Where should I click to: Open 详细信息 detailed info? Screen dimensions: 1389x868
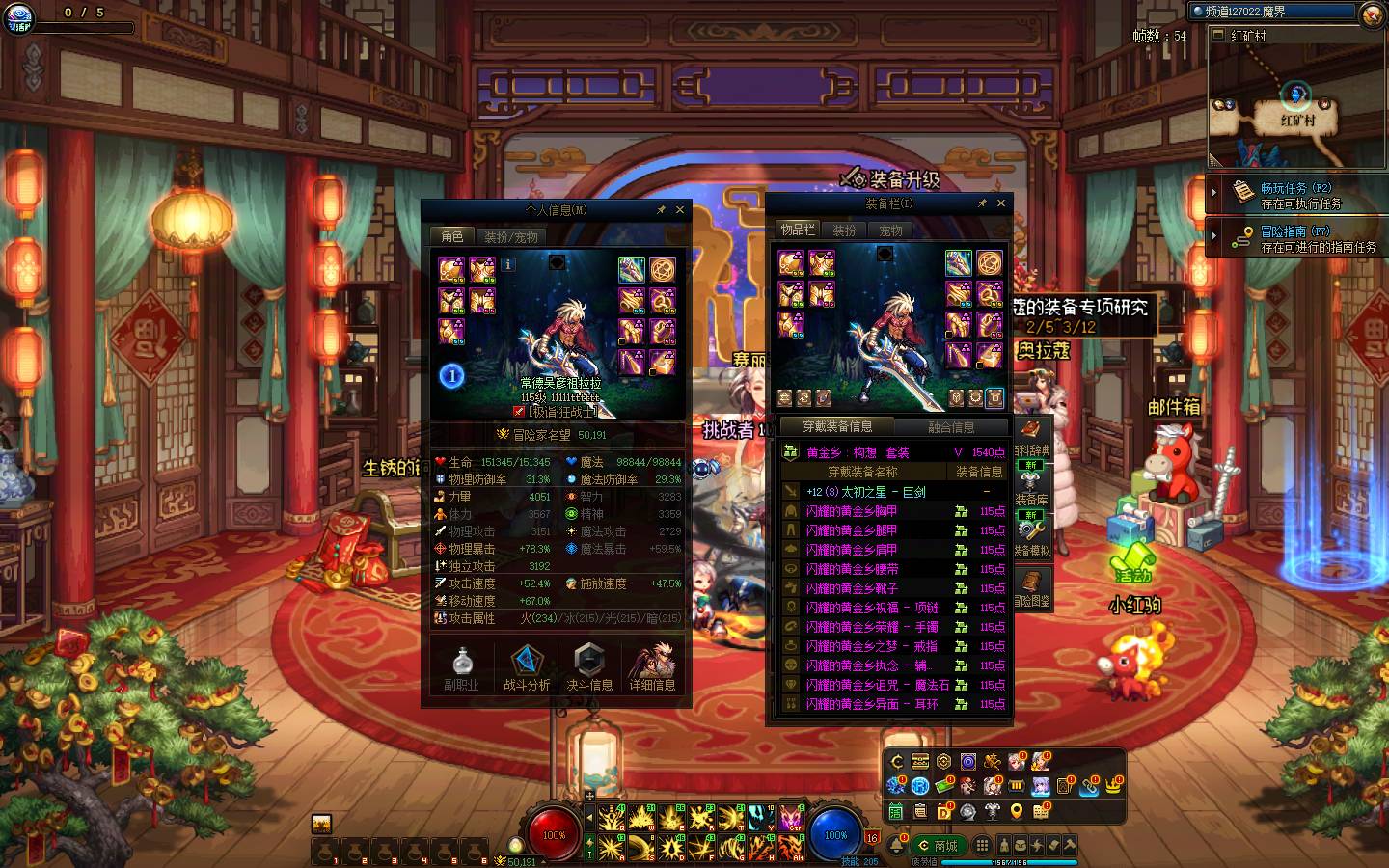653,667
